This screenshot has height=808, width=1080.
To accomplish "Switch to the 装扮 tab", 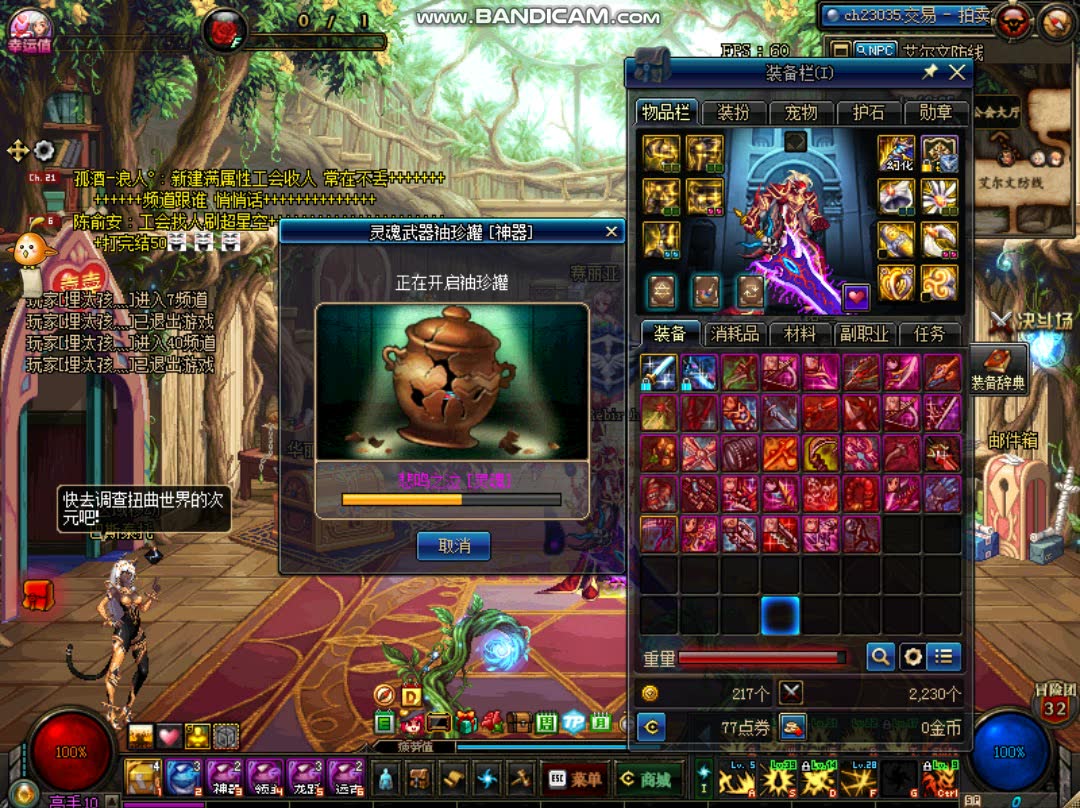I will click(734, 112).
